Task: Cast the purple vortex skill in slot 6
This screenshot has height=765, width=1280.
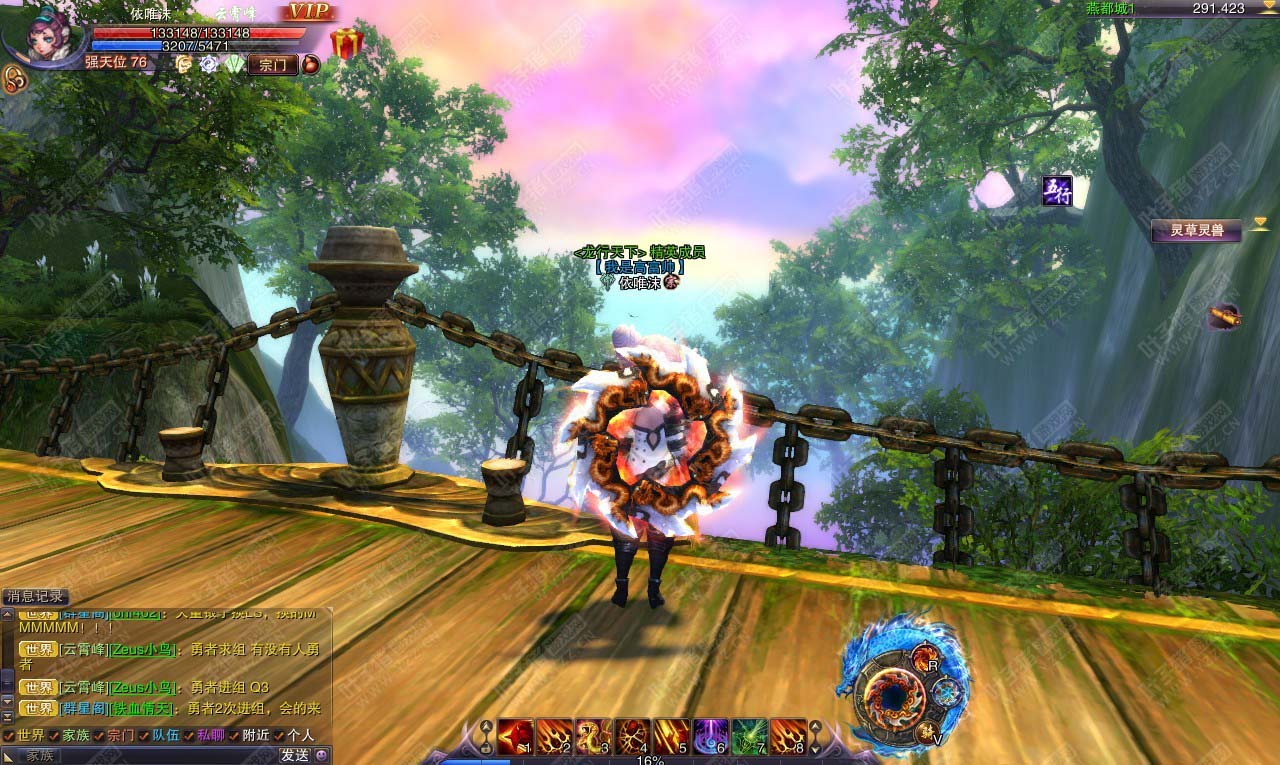Action: (x=711, y=737)
